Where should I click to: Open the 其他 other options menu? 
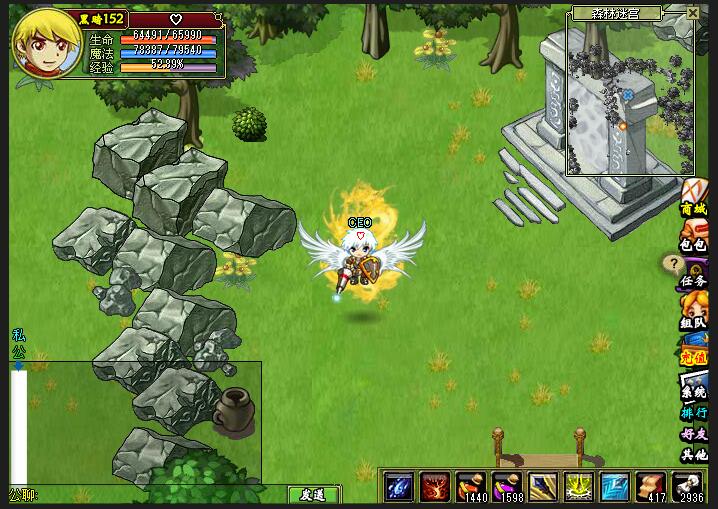(x=694, y=455)
